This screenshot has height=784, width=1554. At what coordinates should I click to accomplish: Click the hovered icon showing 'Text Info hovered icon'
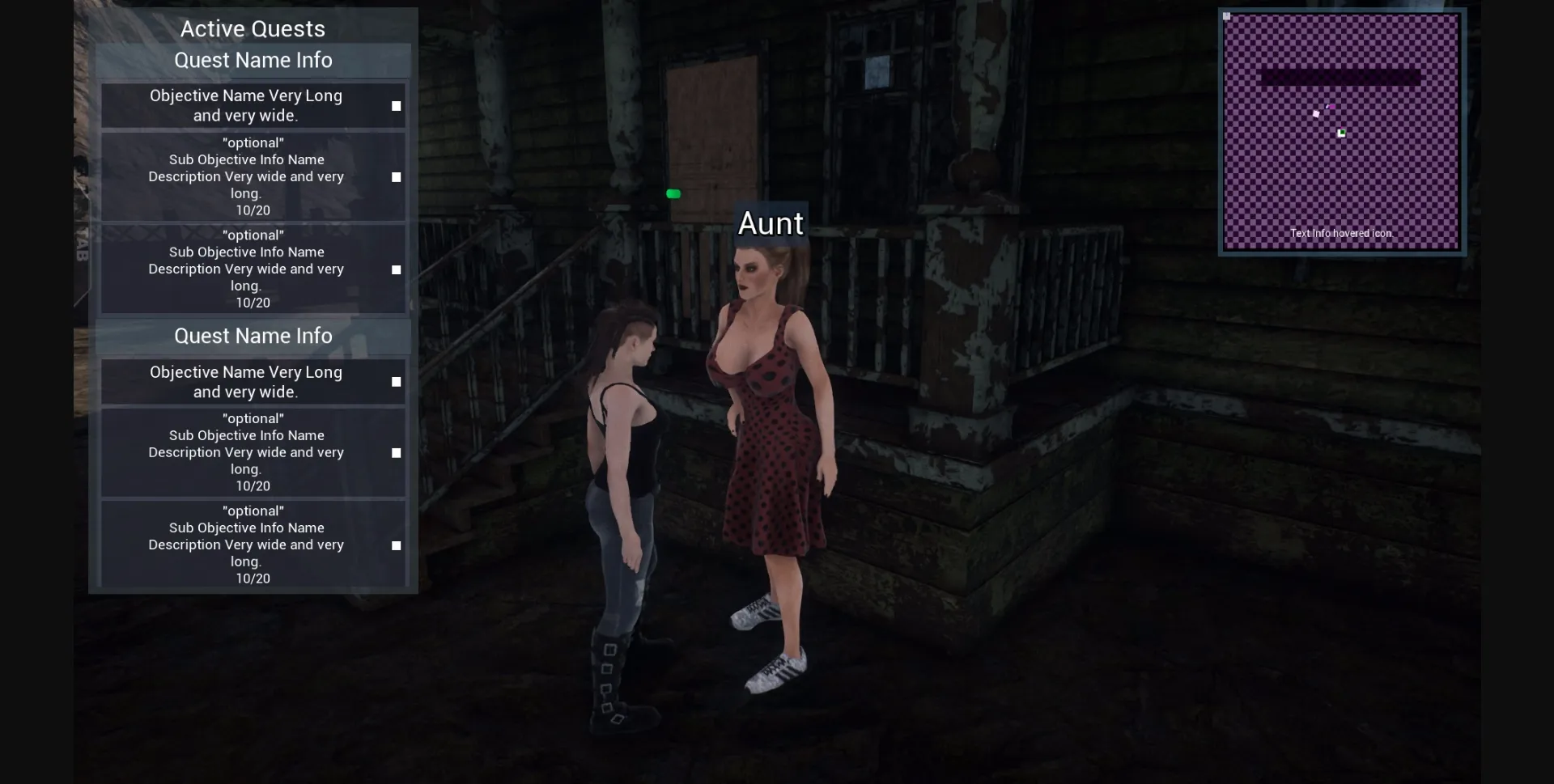[x=1342, y=233]
